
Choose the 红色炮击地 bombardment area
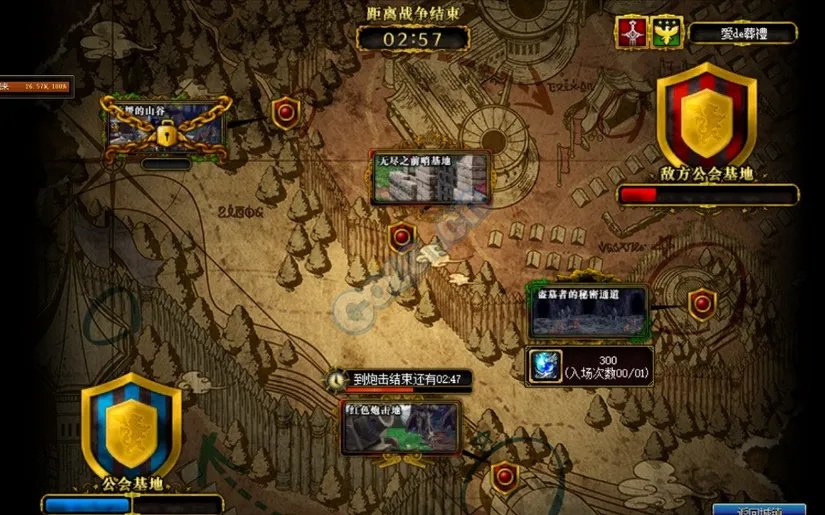tap(401, 428)
